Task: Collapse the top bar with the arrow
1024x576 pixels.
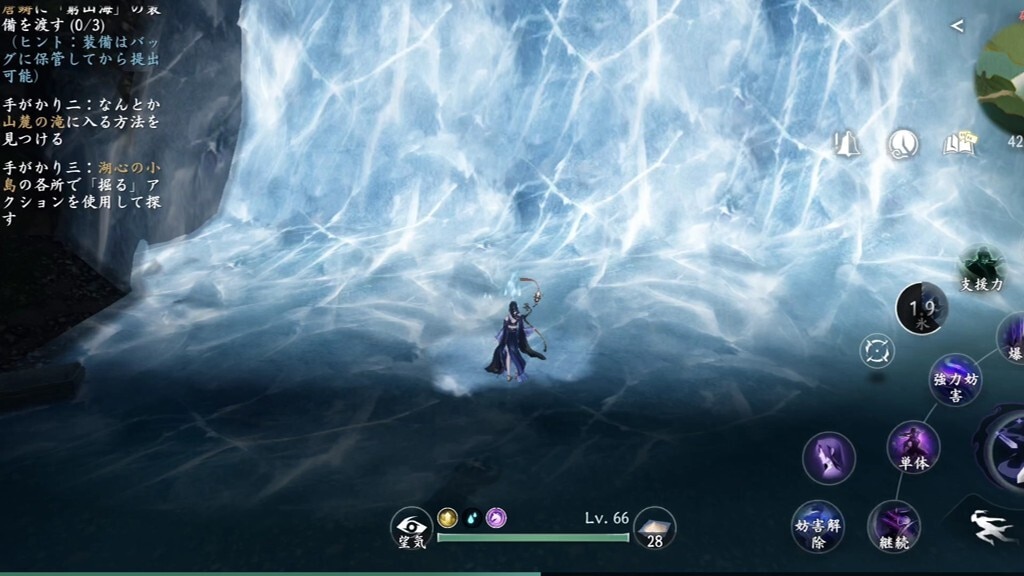Action: (x=957, y=26)
